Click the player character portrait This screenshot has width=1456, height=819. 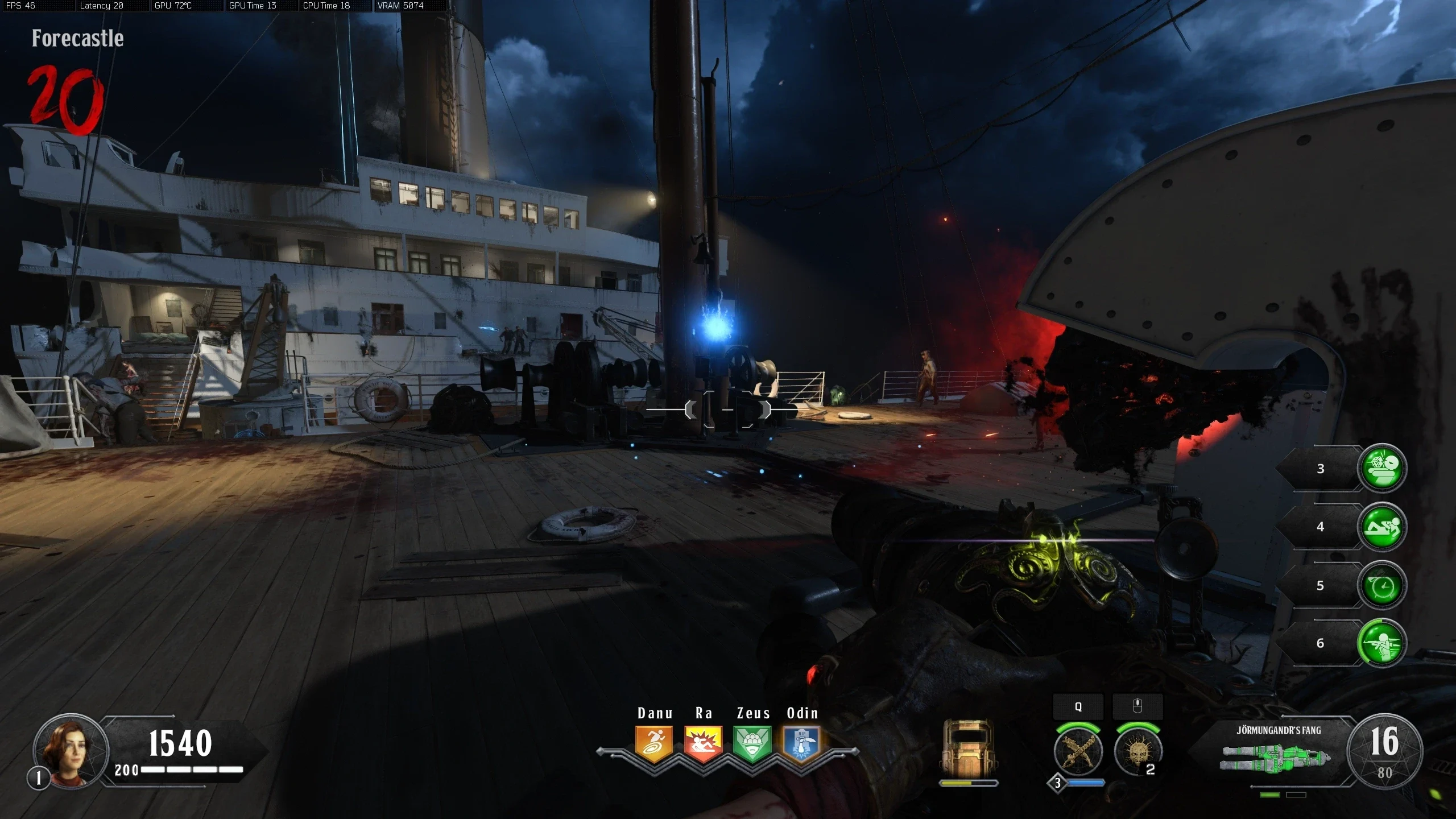point(70,750)
